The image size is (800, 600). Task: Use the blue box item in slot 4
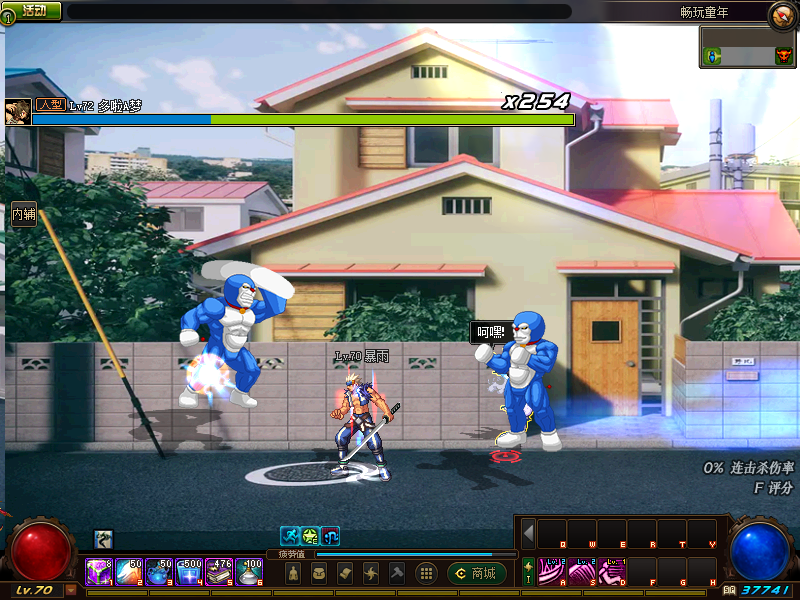pyautogui.click(x=189, y=572)
